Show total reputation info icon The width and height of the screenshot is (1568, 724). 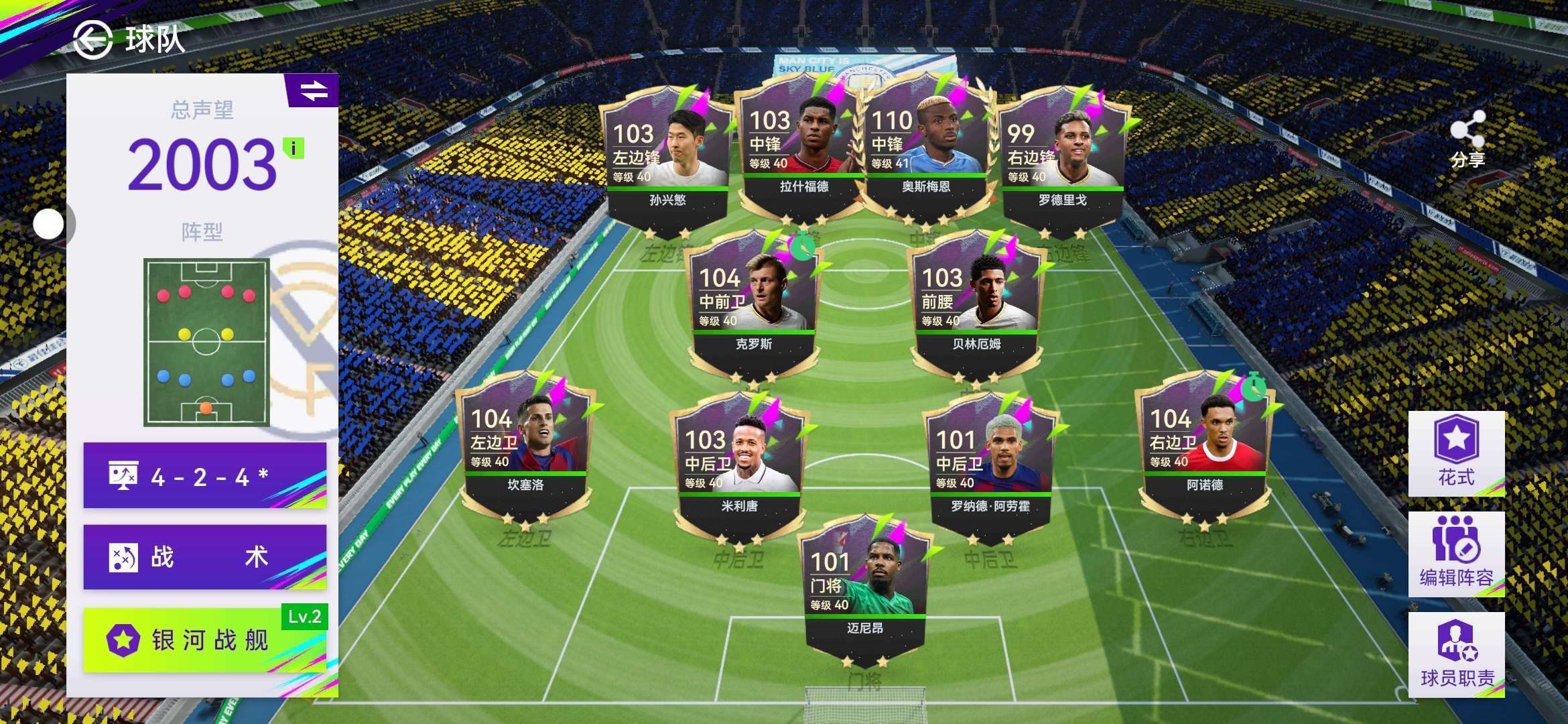tap(293, 148)
